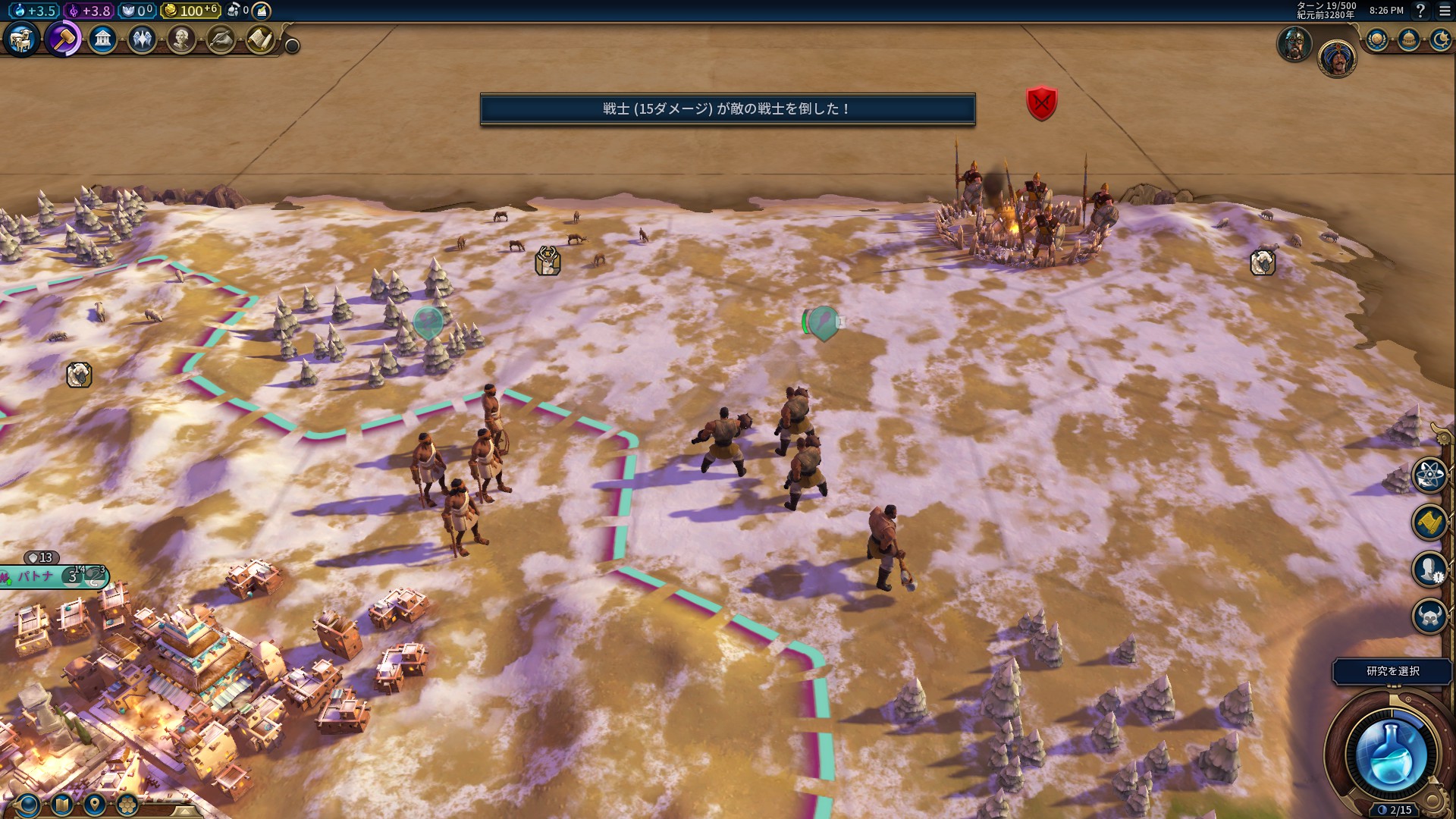Open the scroll and map reports icon
The height and width of the screenshot is (819, 1456).
(x=260, y=39)
